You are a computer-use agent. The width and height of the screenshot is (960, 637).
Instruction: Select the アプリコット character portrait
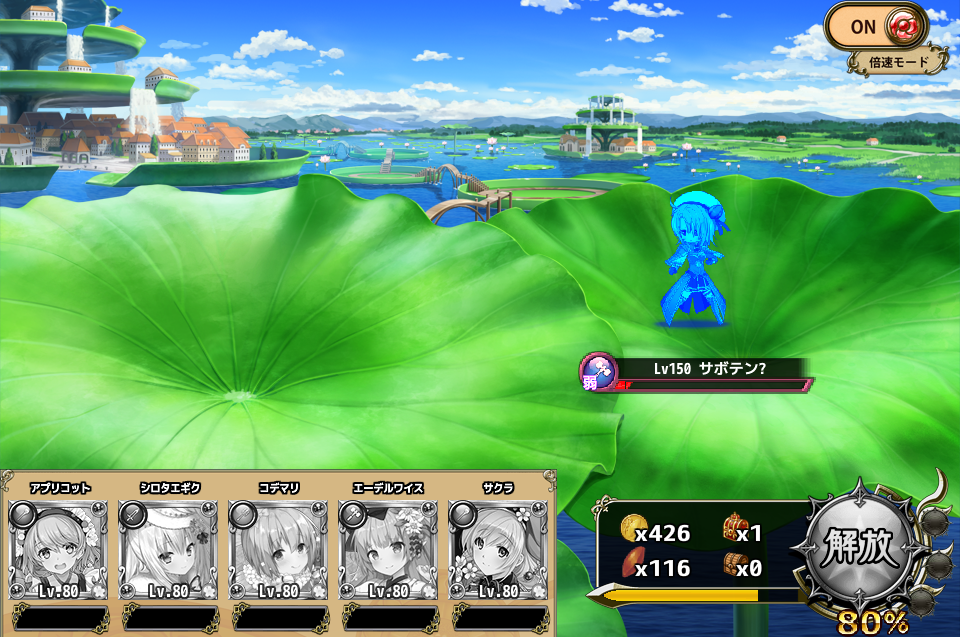[x=58, y=549]
